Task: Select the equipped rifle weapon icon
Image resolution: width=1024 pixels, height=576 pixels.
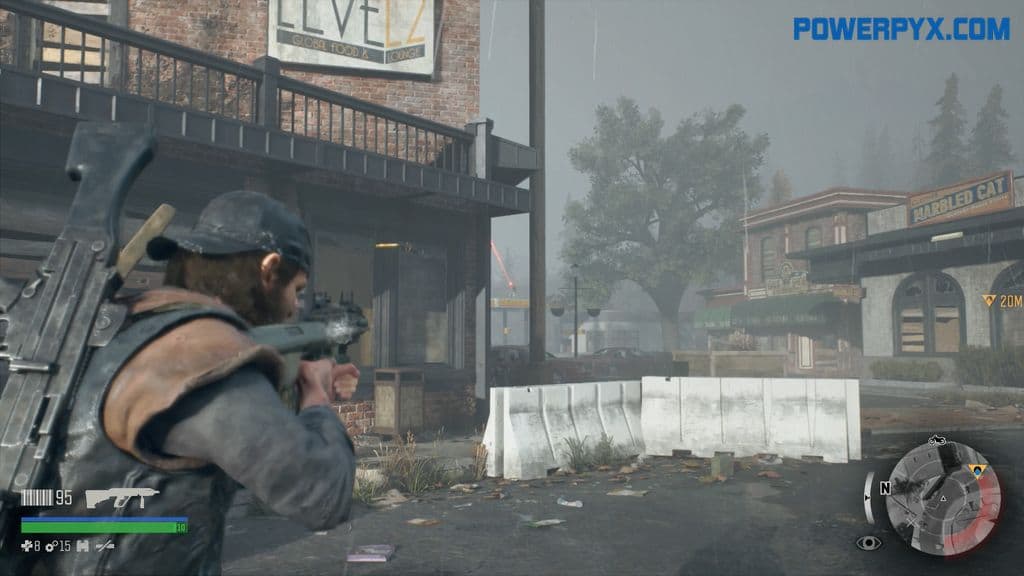Action: [x=122, y=497]
